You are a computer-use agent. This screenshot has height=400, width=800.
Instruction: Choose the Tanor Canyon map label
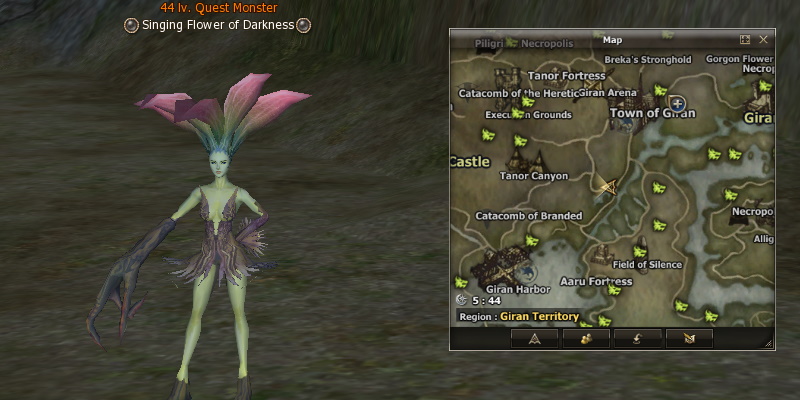[x=533, y=176]
